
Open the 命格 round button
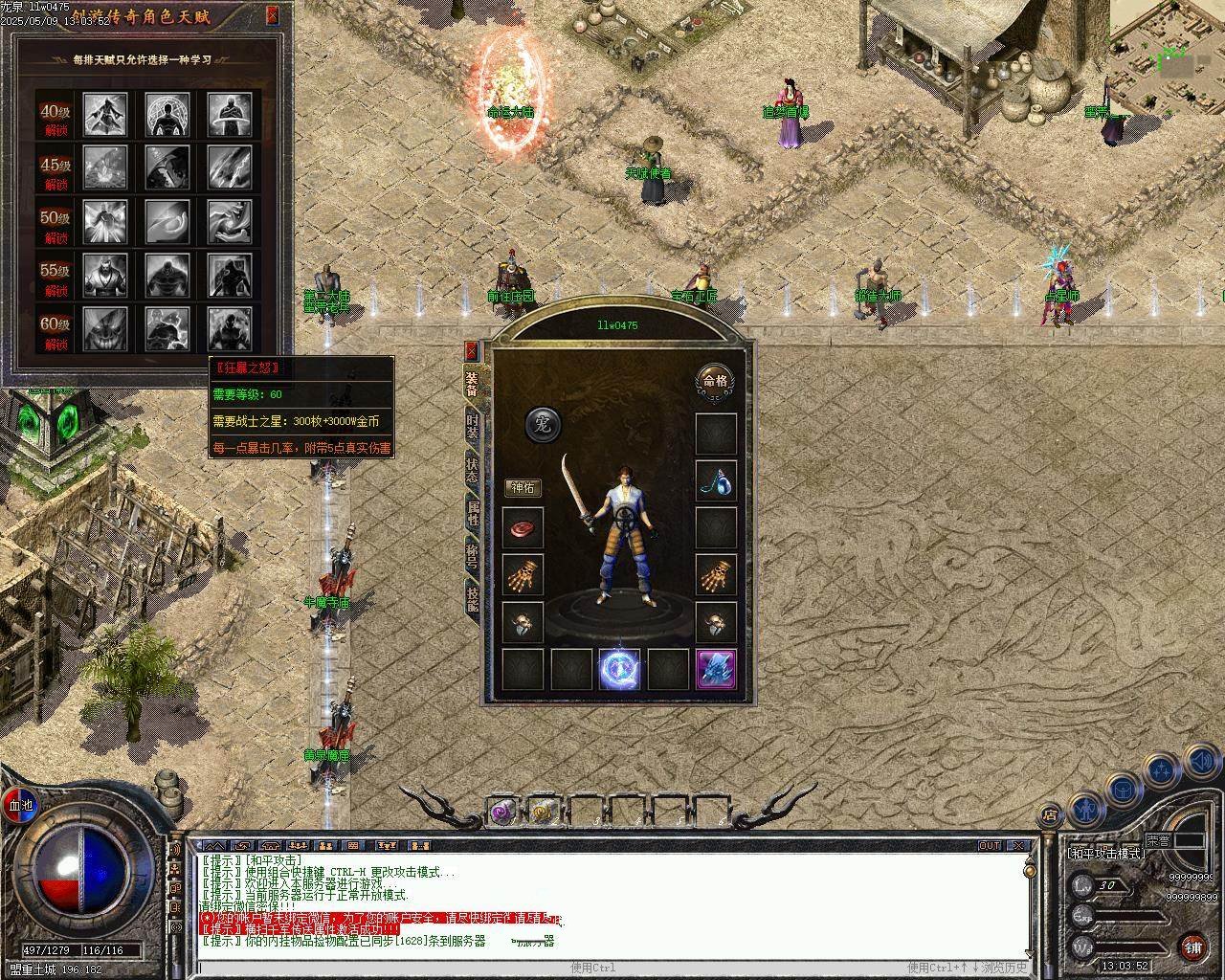(715, 381)
